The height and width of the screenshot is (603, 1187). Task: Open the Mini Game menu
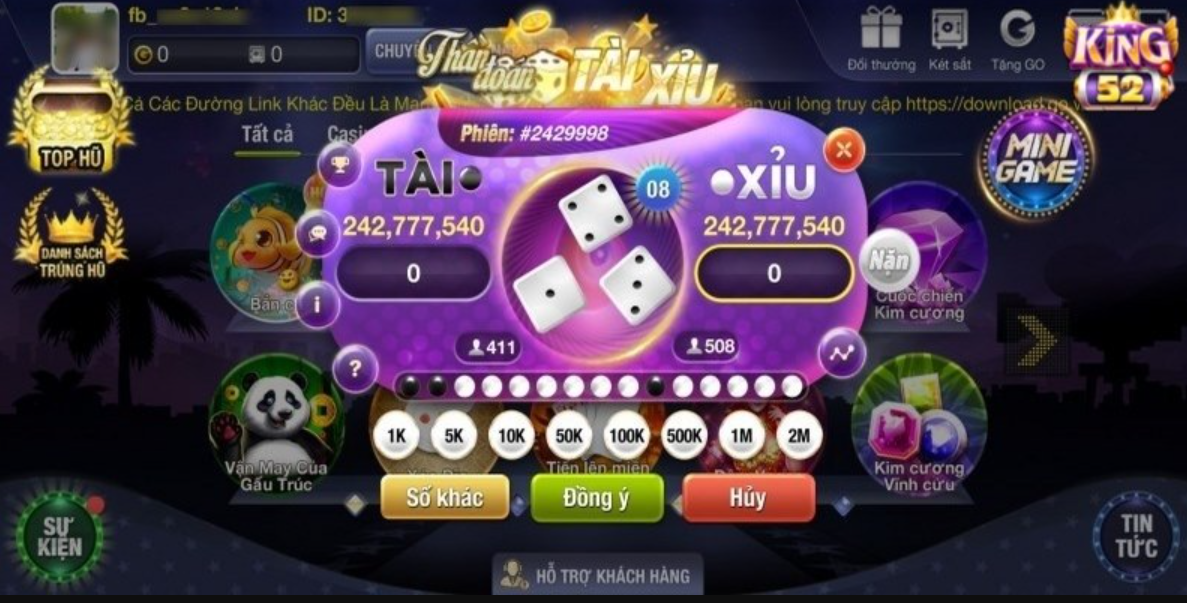(1037, 160)
